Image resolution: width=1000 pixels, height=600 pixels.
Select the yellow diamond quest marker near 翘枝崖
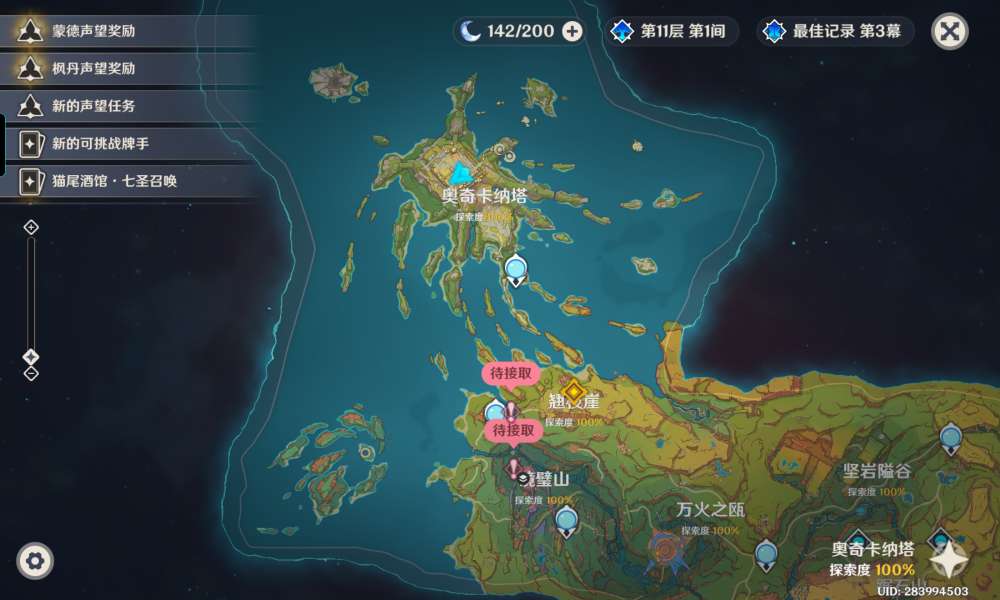pyautogui.click(x=573, y=390)
